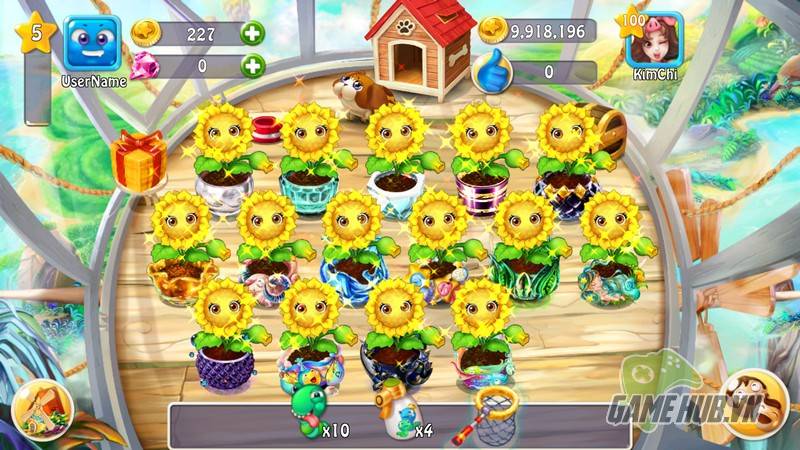
Task: Add pink gems using the plus button
Action: [x=253, y=66]
